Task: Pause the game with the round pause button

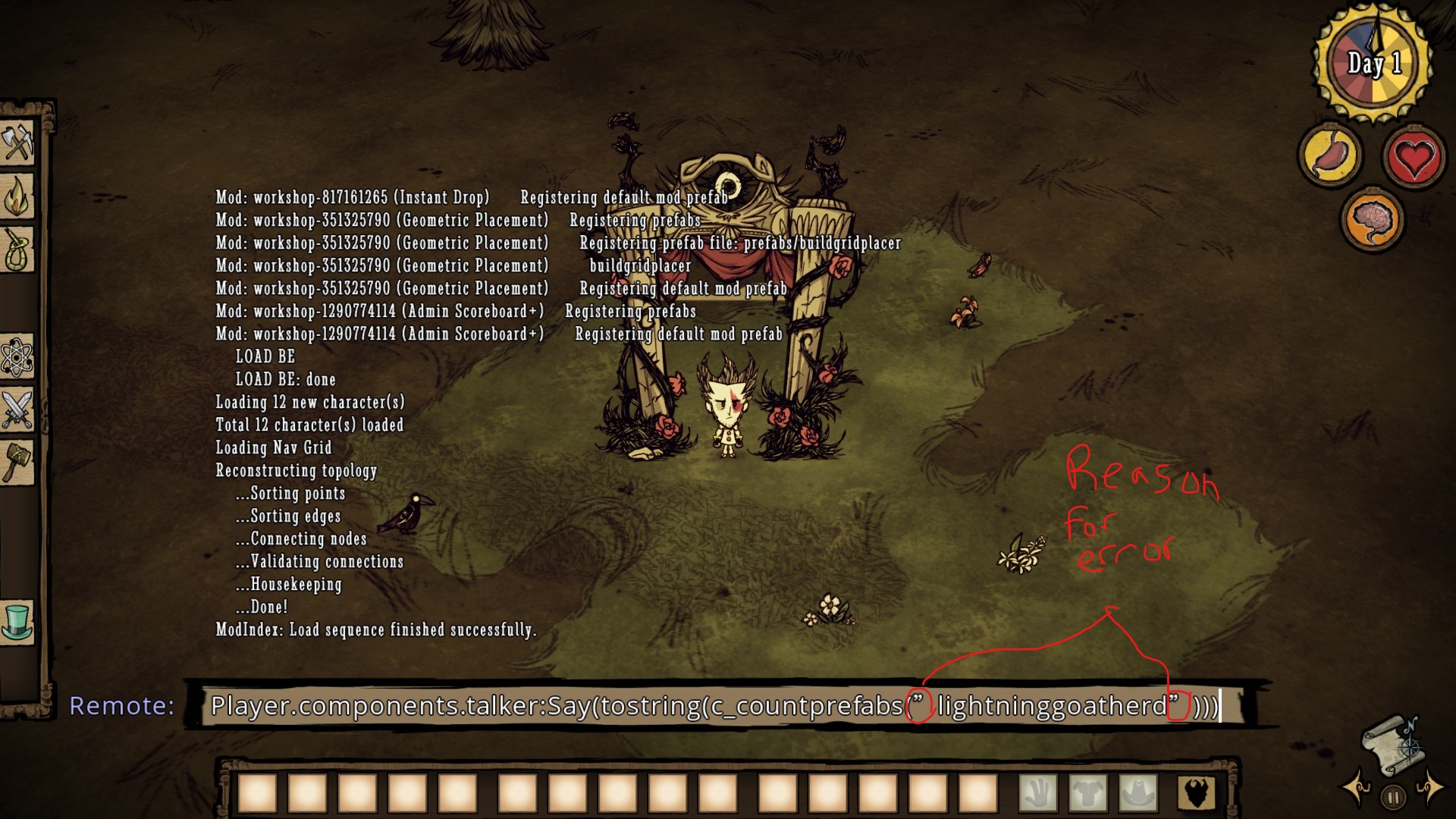Action: (1394, 797)
